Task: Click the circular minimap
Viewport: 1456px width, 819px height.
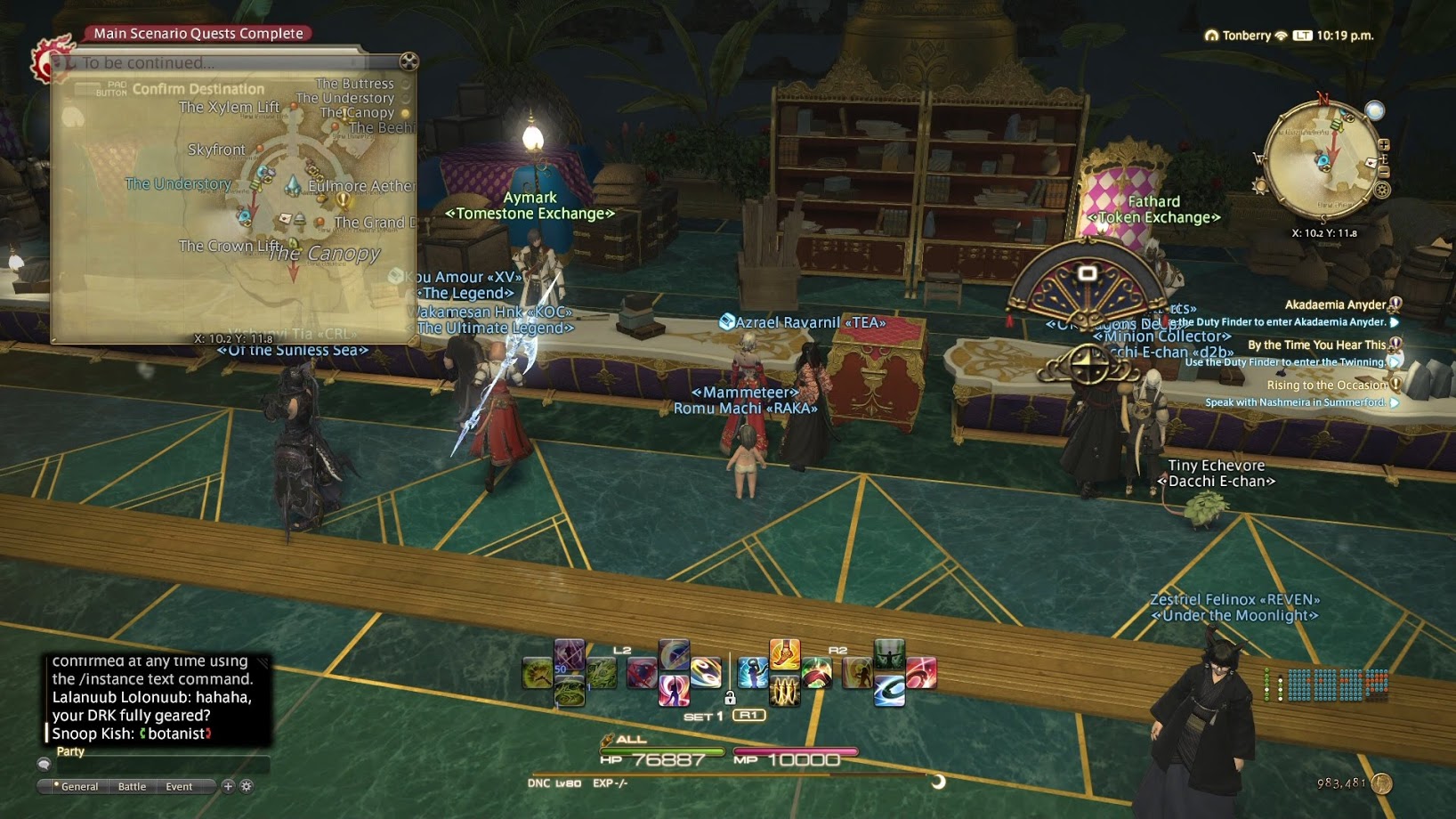Action: coord(1322,160)
